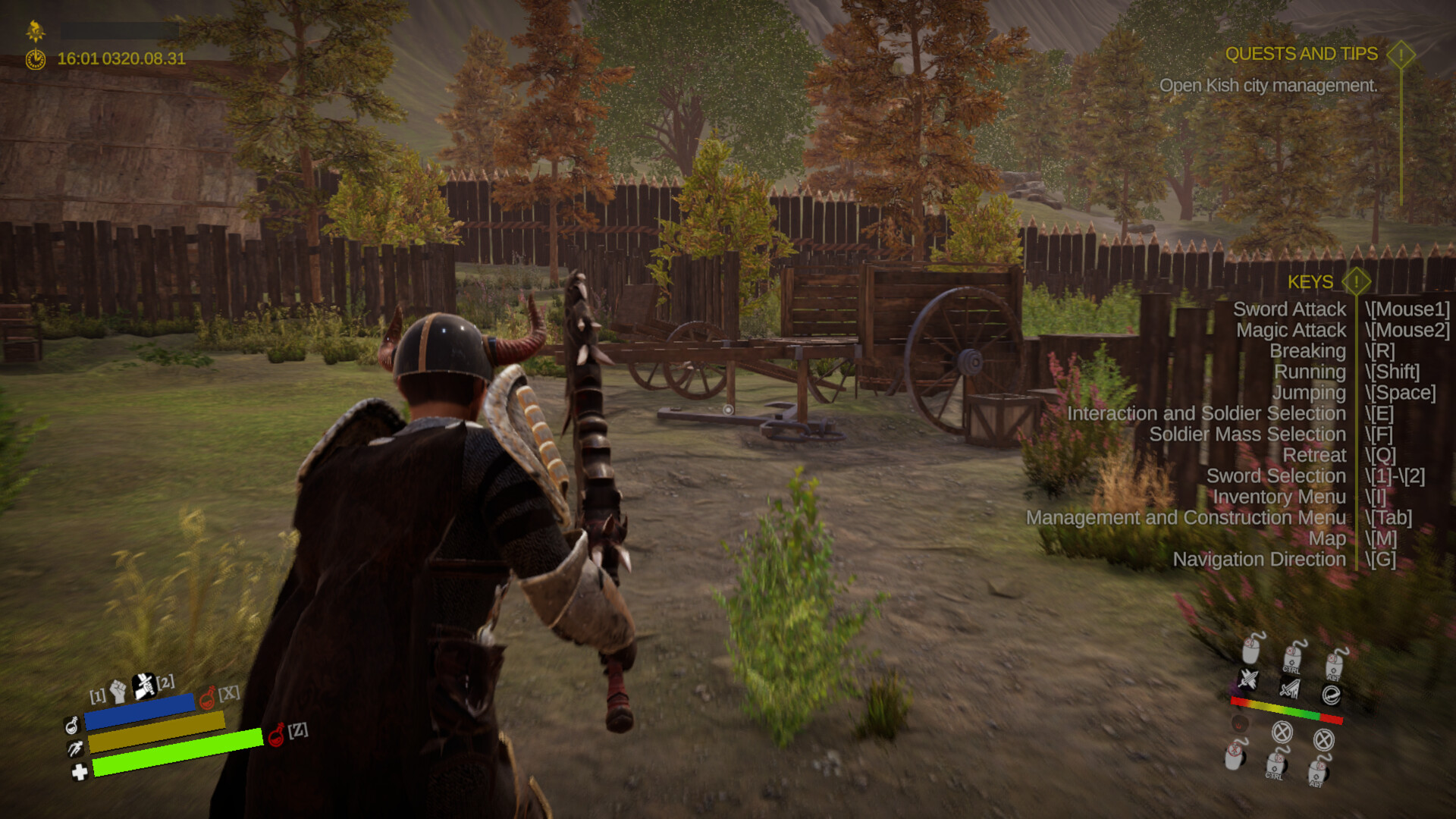Click the white flask icon beside the blue bar
Screen dimensions: 1456x819
pyautogui.click(x=73, y=727)
